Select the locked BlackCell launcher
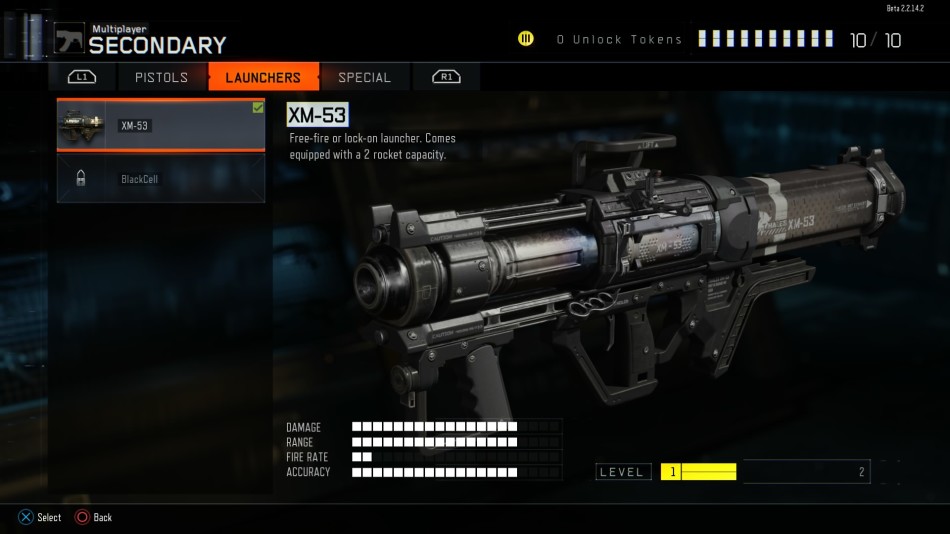Image resolution: width=950 pixels, height=534 pixels. 160,179
